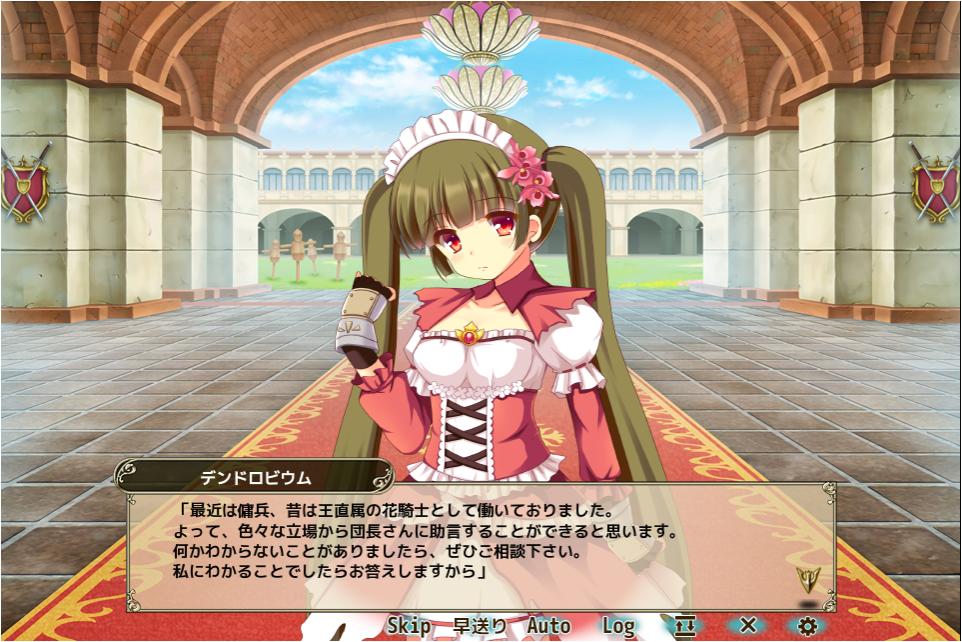Screen dimensions: 962x642
Task: Turn on Auto text advance
Action: (548, 626)
